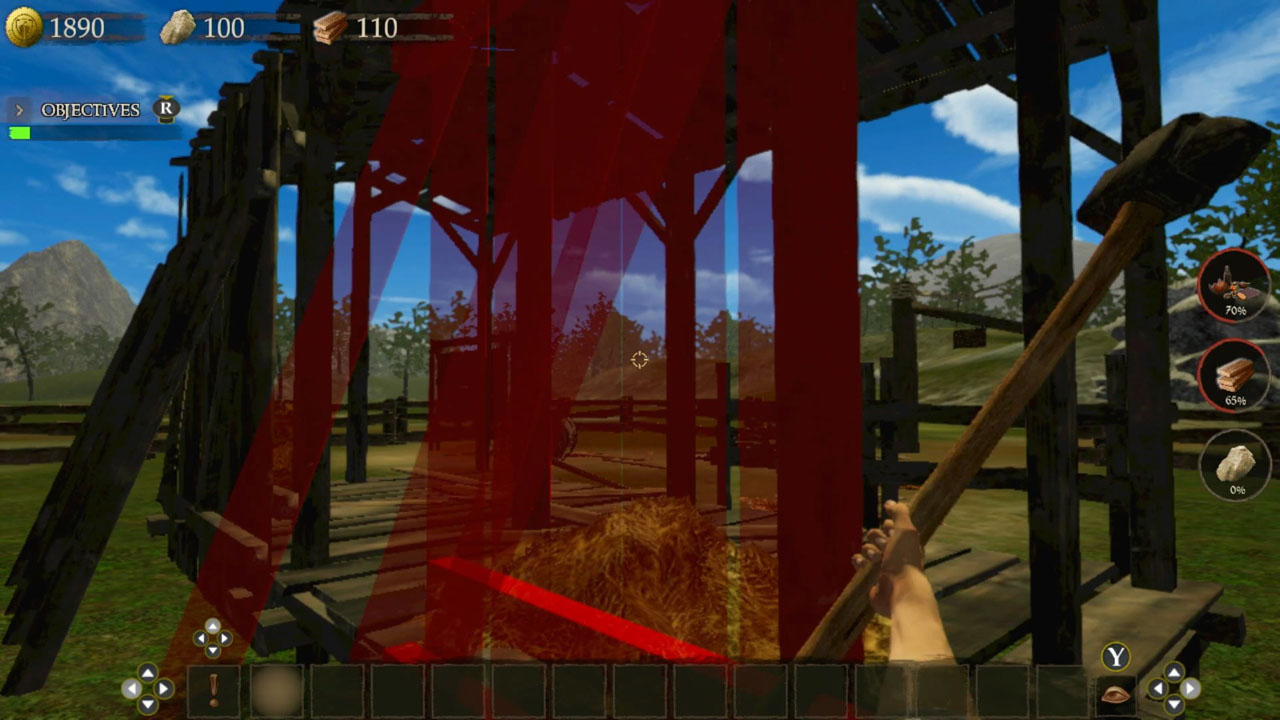
Task: Select the upper small d-pad above the hotbar
Action: [x=215, y=638]
